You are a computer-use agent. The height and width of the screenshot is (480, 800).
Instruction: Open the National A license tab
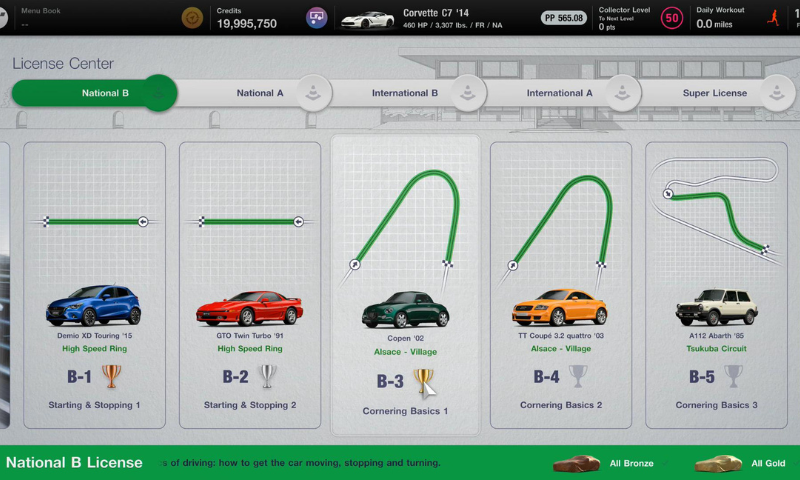click(x=260, y=93)
